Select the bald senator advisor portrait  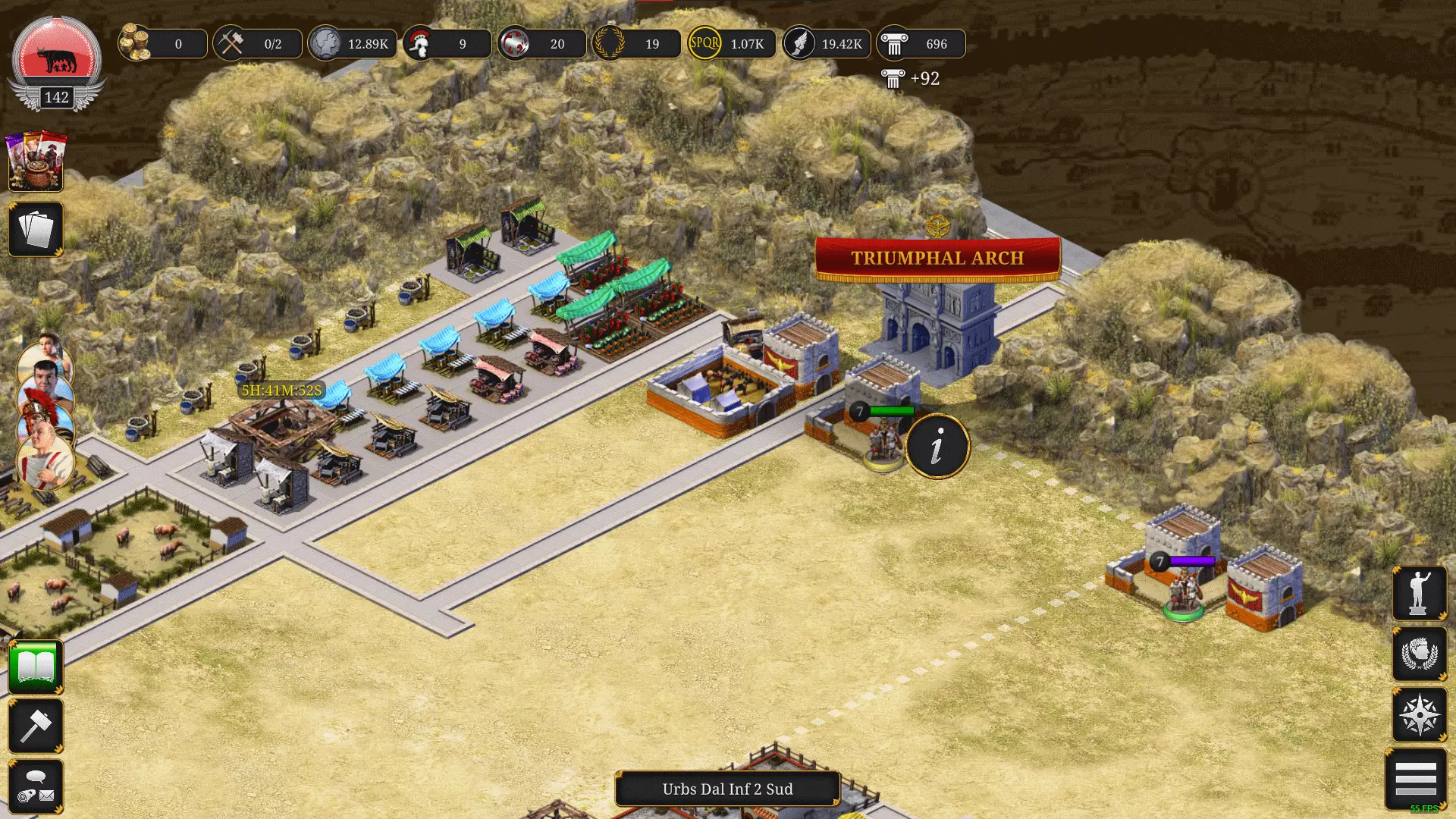pos(44,457)
